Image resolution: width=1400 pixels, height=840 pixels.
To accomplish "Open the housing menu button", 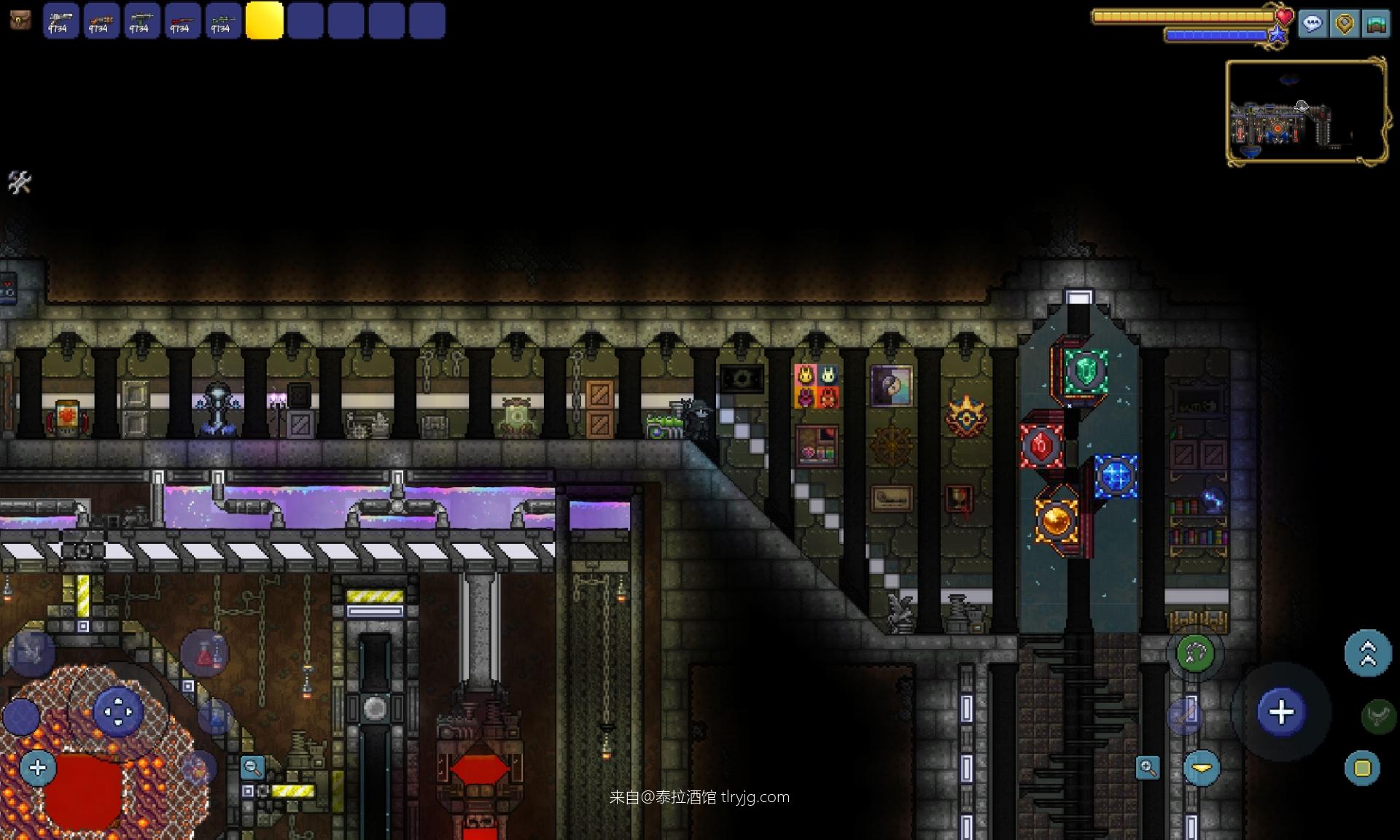I will pos(1376,24).
